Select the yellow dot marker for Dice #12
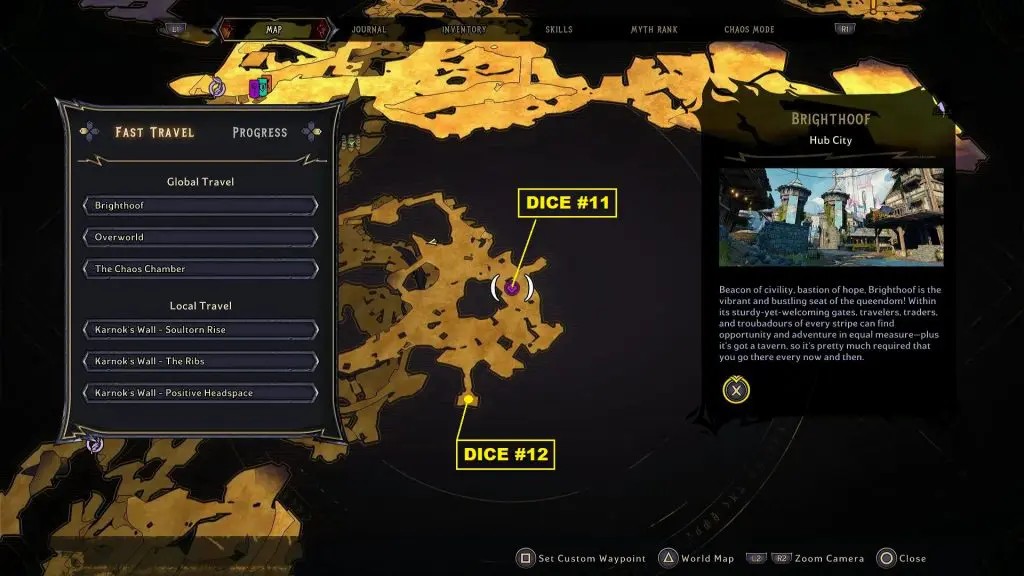The image size is (1024, 576). point(468,400)
